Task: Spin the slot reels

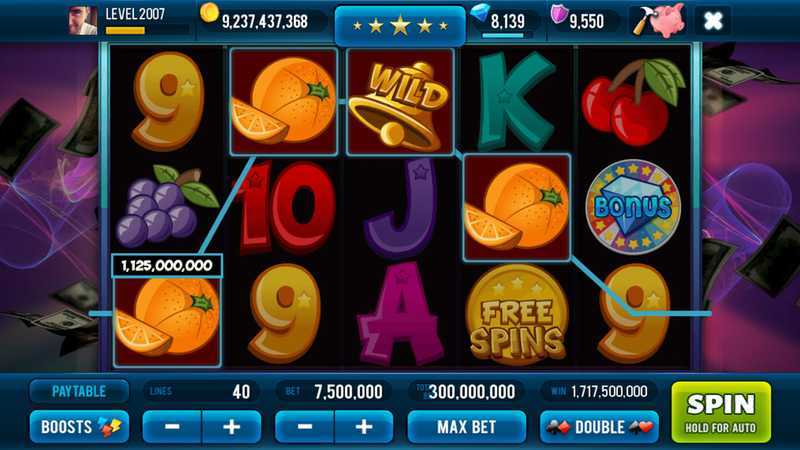Action: 720,411
